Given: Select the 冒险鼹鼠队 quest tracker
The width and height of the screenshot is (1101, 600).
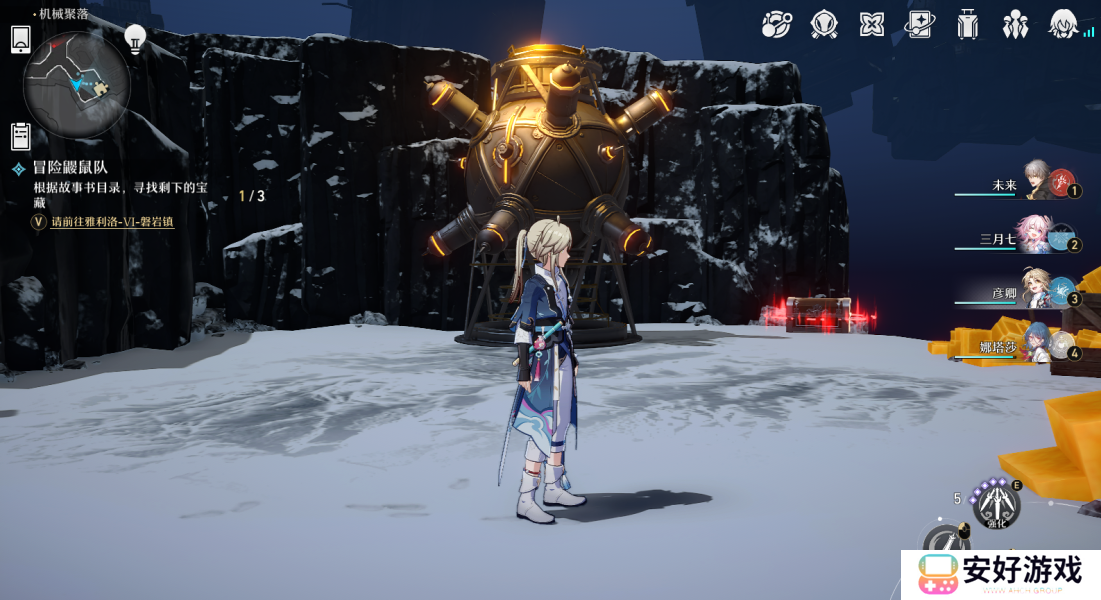Looking at the screenshot, I should [x=70, y=168].
